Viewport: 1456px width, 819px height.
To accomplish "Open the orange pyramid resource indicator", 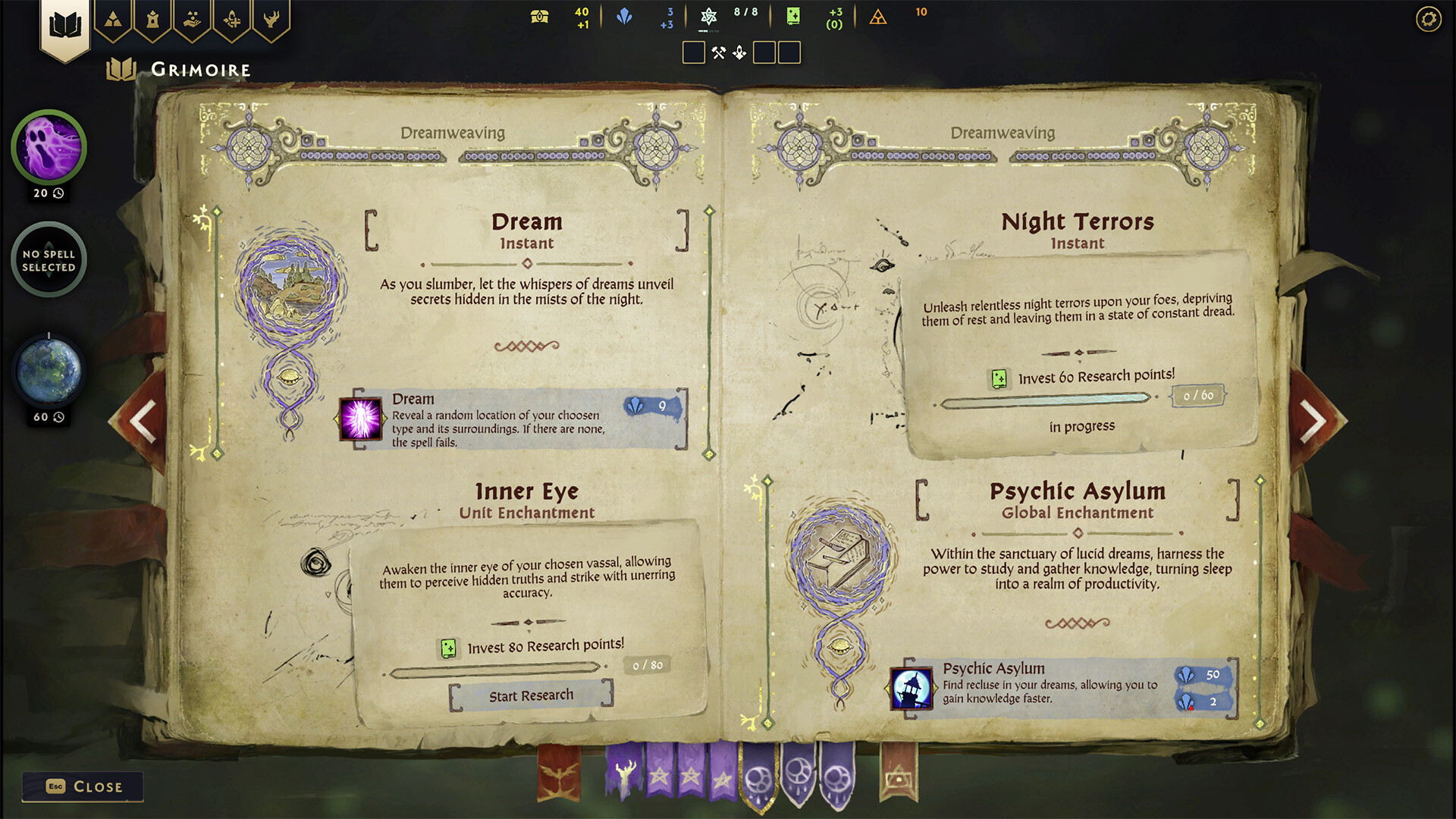I will click(878, 17).
